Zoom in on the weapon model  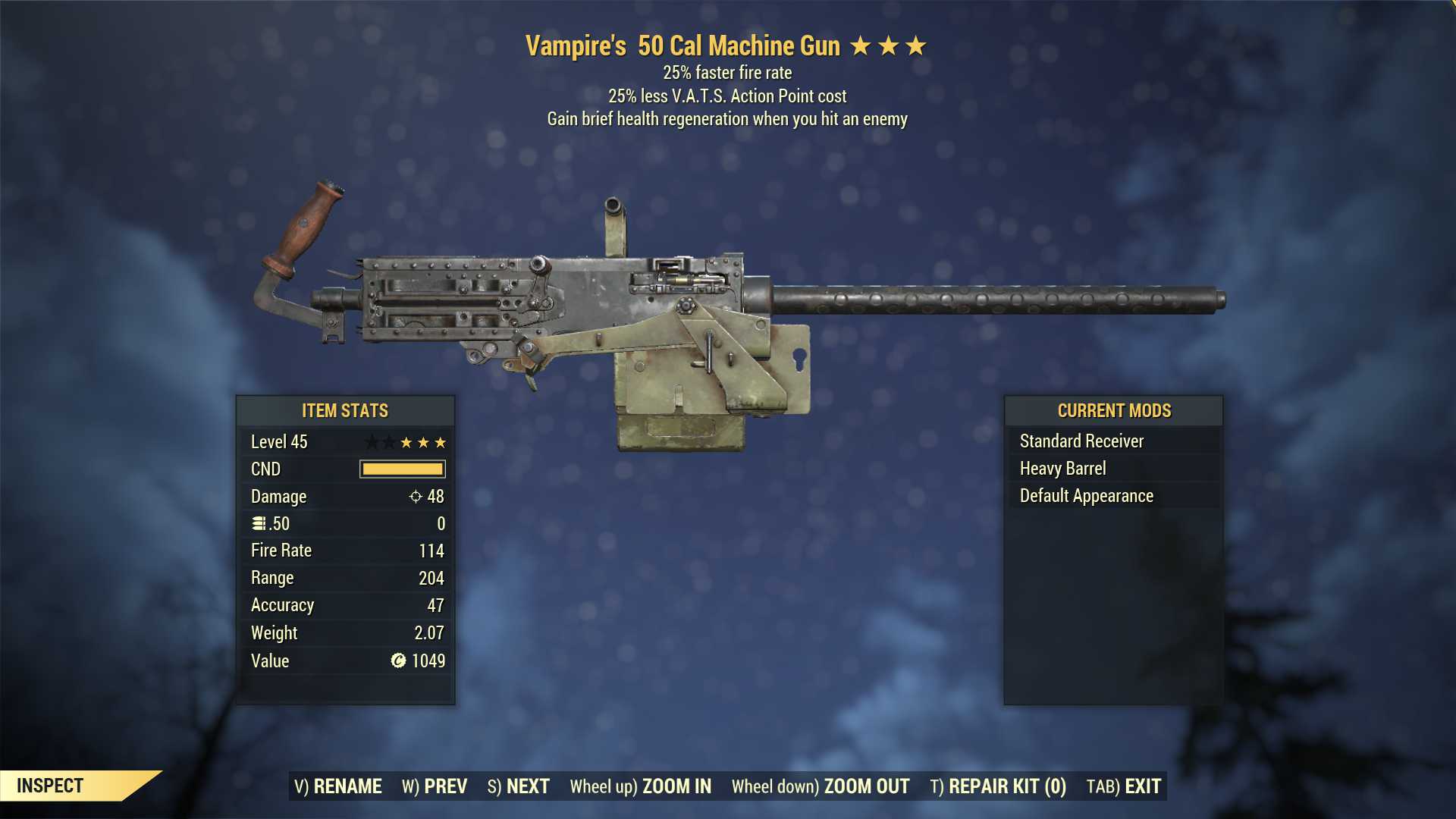click(641, 786)
